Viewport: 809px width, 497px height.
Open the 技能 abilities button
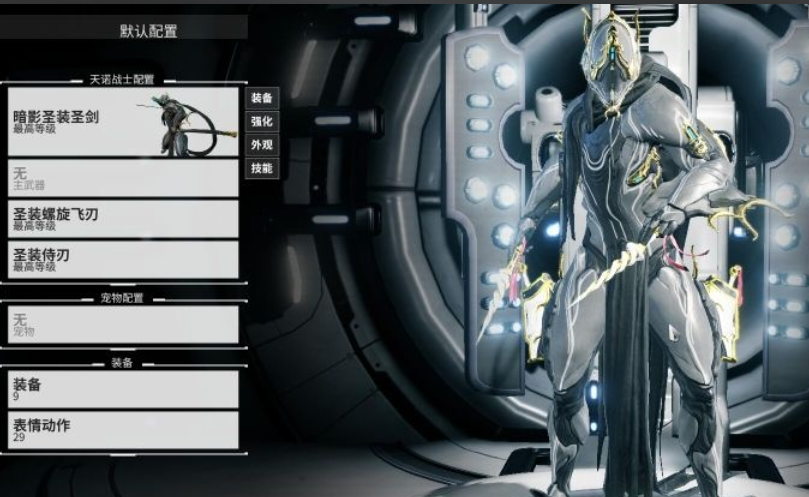pos(261,168)
